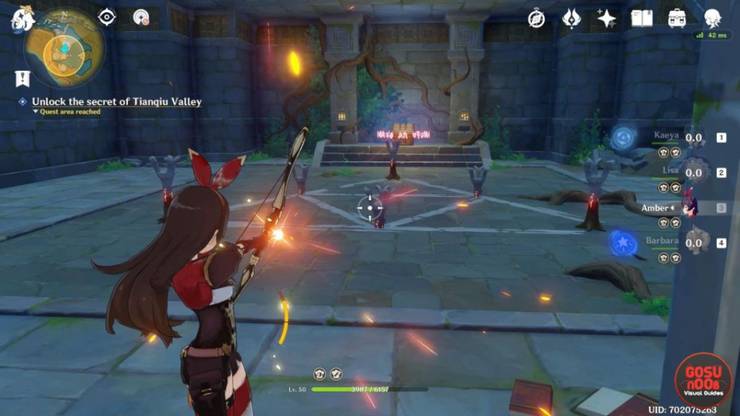Open the inventory backpack icon
The width and height of the screenshot is (740, 416).
676,18
